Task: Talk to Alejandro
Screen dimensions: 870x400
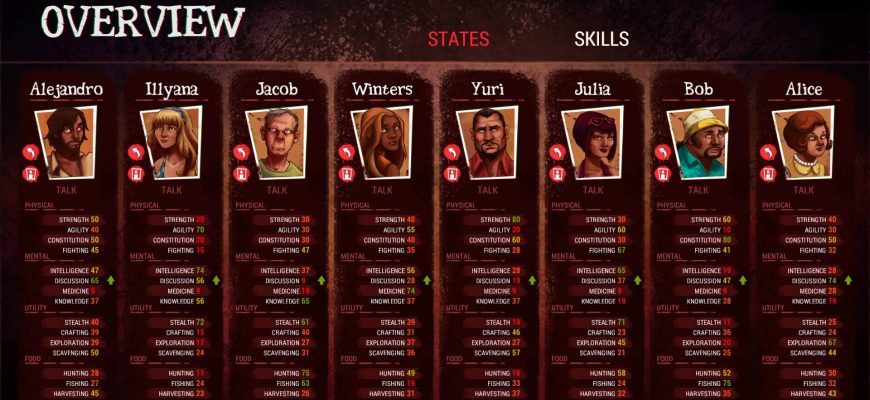Action: point(66,189)
